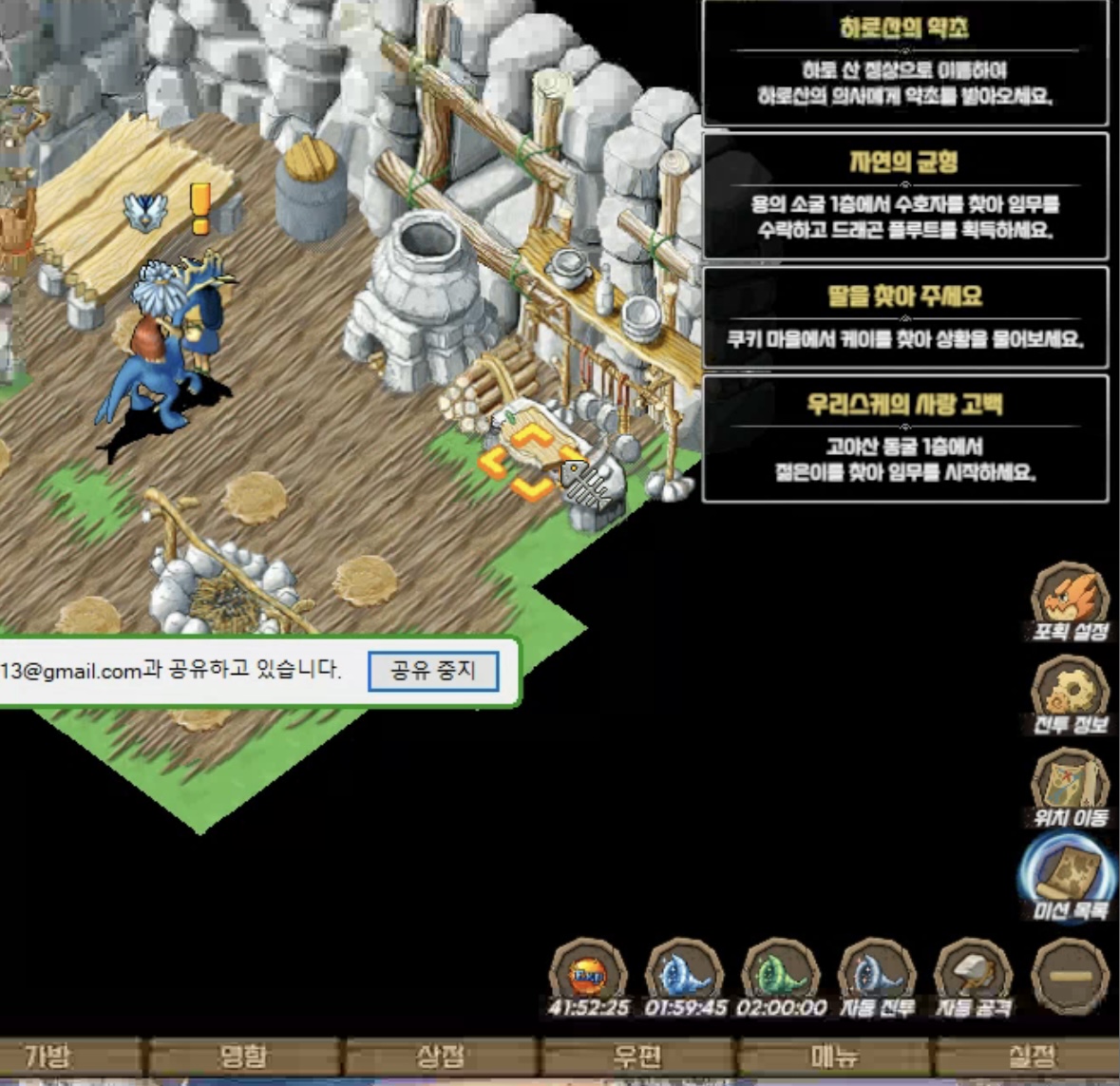
Task: Select the 자연의 균형 quest entry
Action: pyautogui.click(x=904, y=197)
